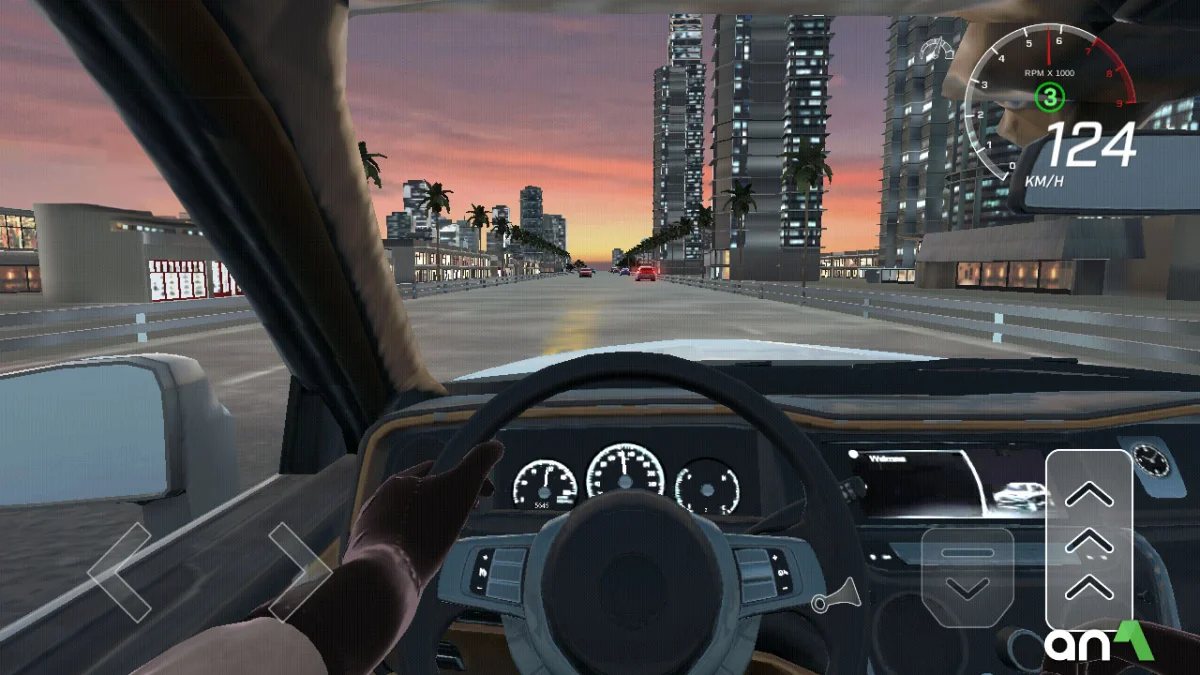
Task: Tap the gas pedal with triple up arrows
Action: point(1089,540)
